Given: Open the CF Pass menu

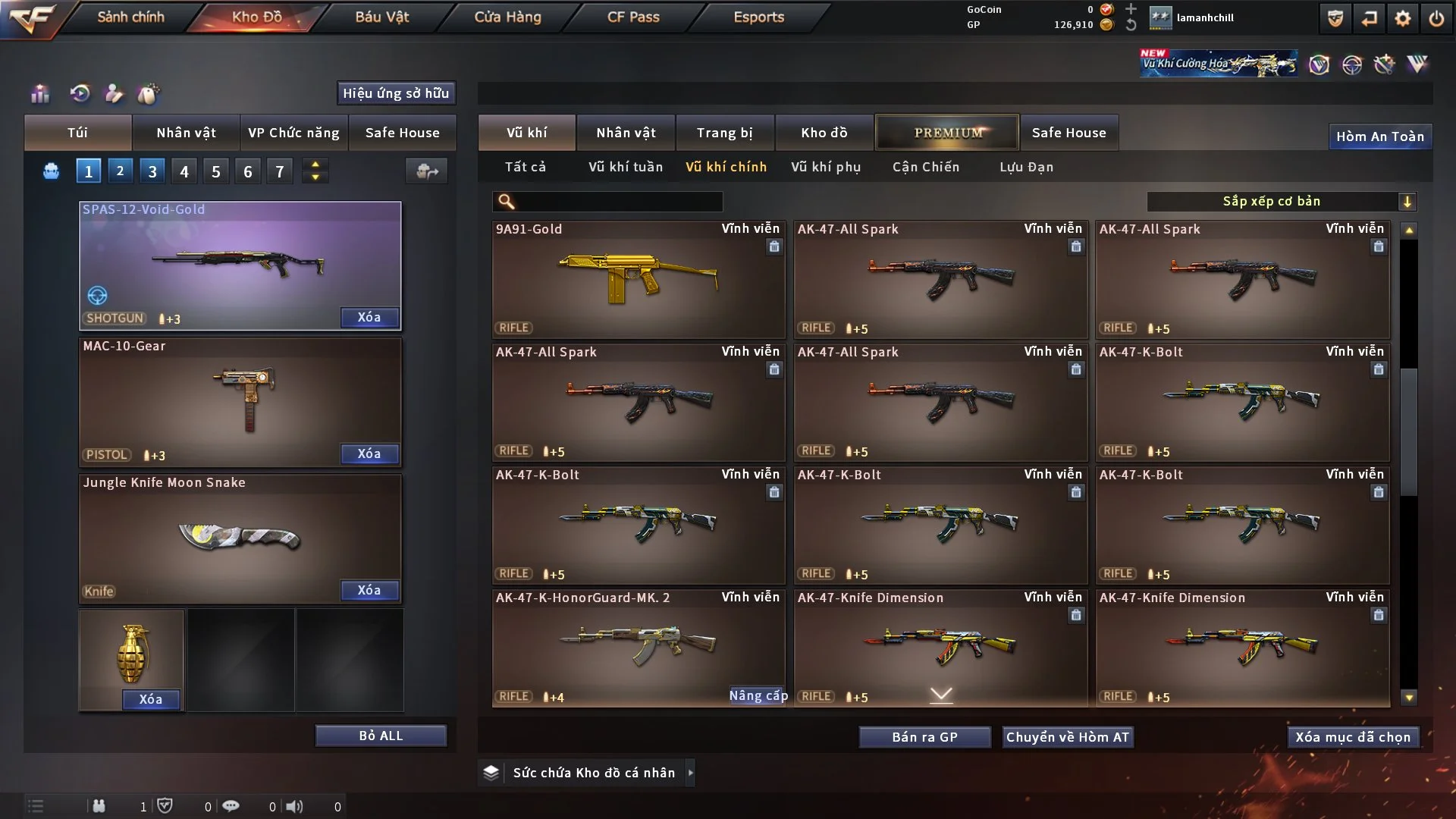Looking at the screenshot, I should pos(633,17).
